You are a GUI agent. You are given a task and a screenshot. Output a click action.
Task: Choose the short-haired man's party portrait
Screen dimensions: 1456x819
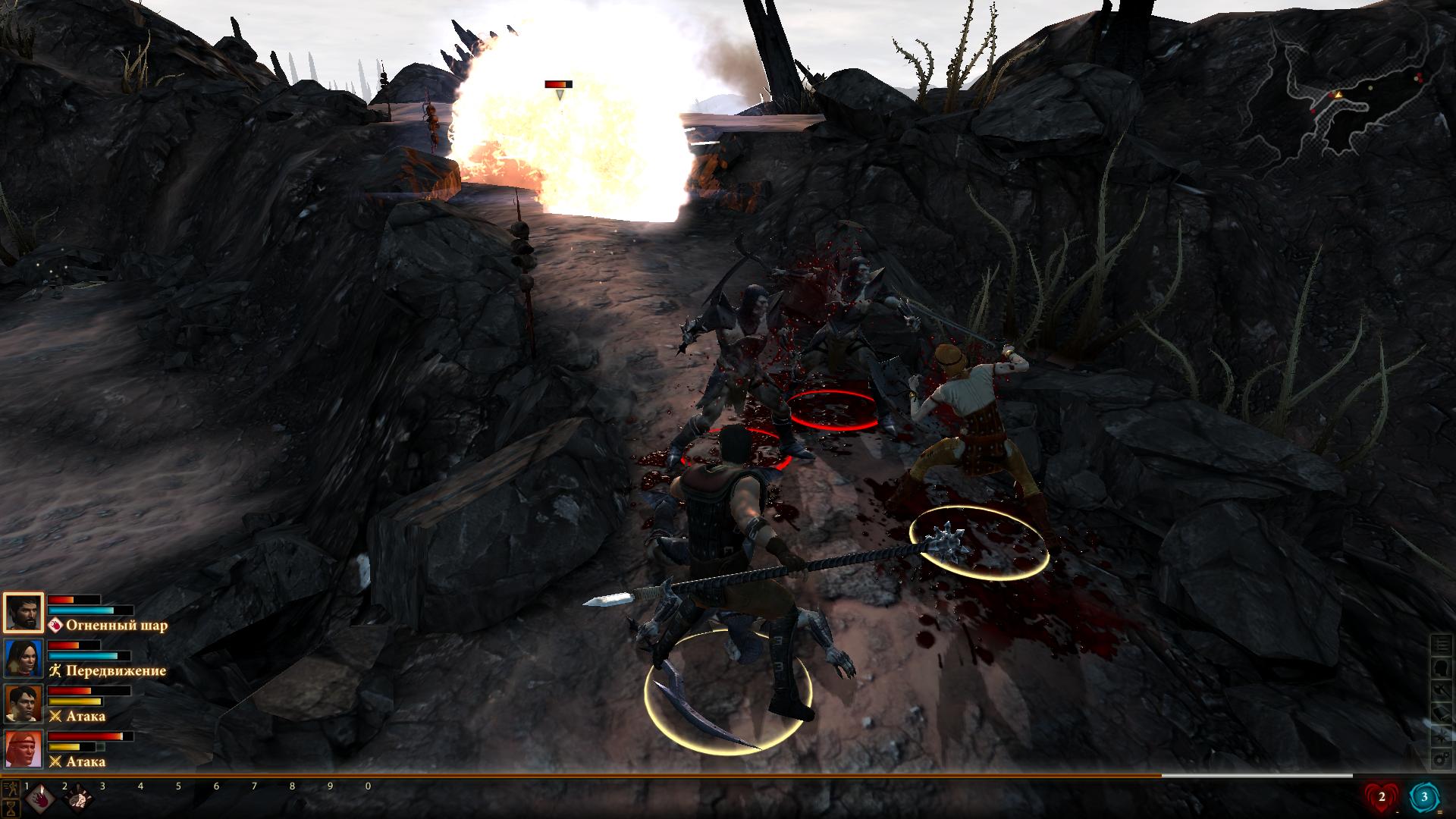24,704
